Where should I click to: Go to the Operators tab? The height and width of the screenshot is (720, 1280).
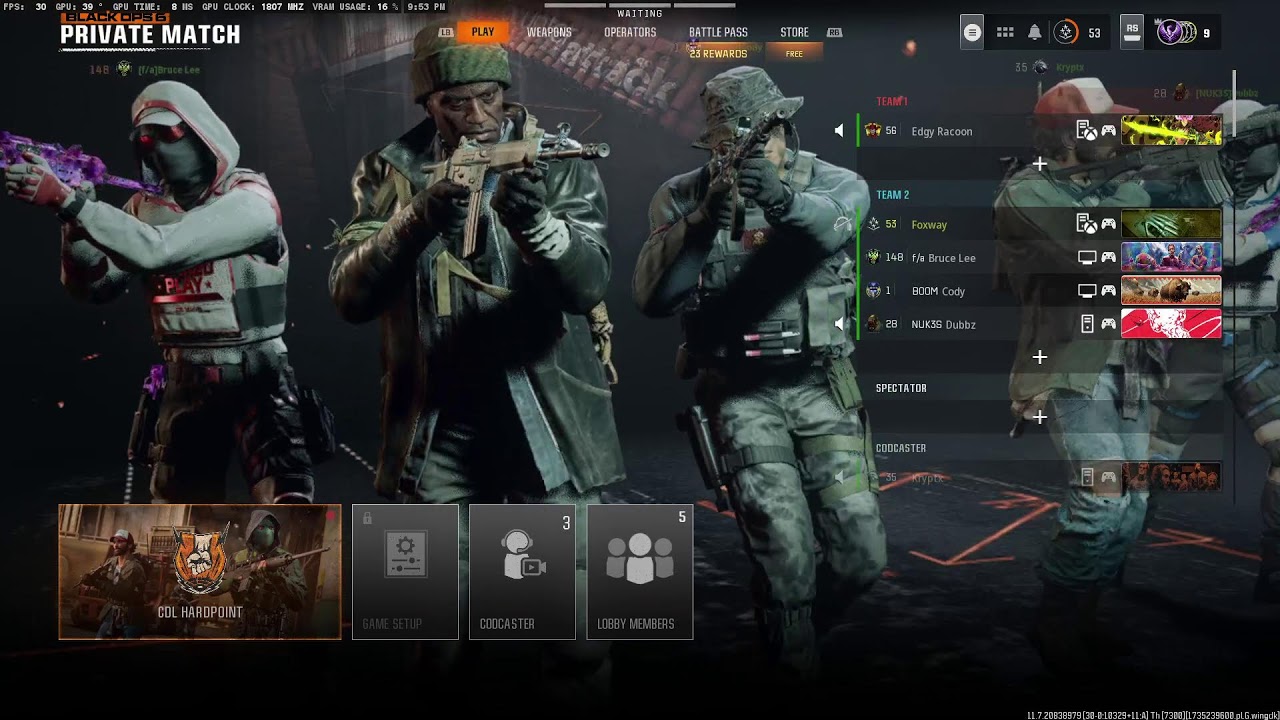(x=630, y=32)
